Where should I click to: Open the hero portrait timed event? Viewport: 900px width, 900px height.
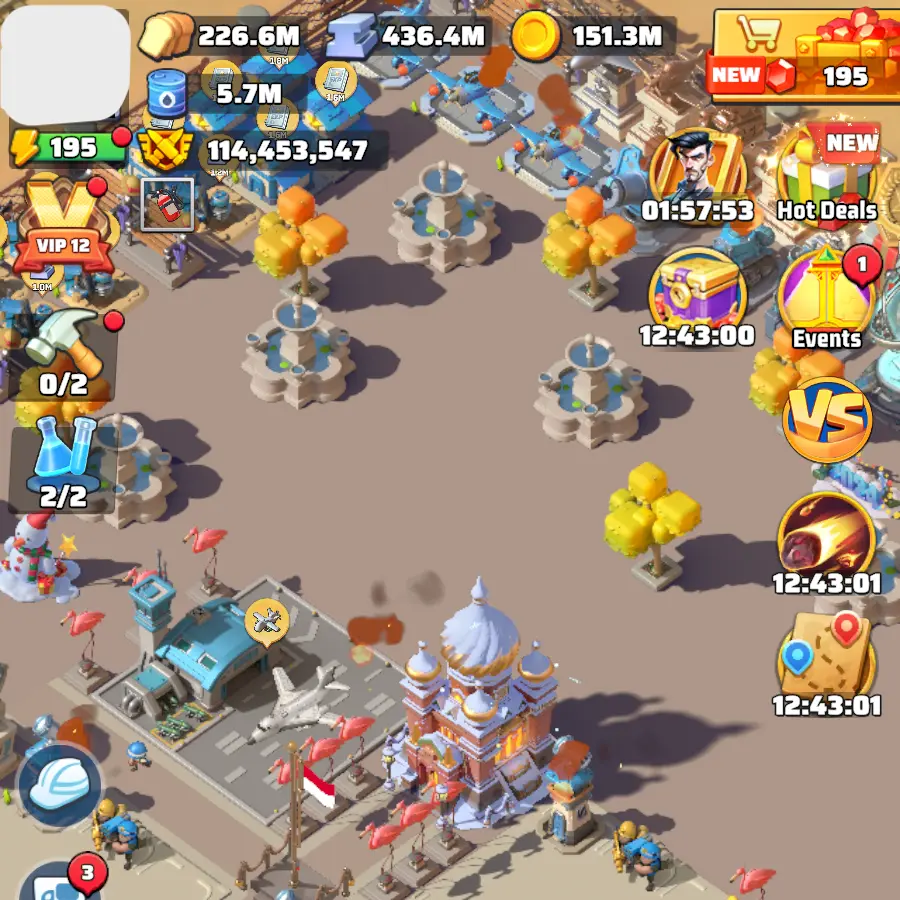pyautogui.click(x=697, y=172)
